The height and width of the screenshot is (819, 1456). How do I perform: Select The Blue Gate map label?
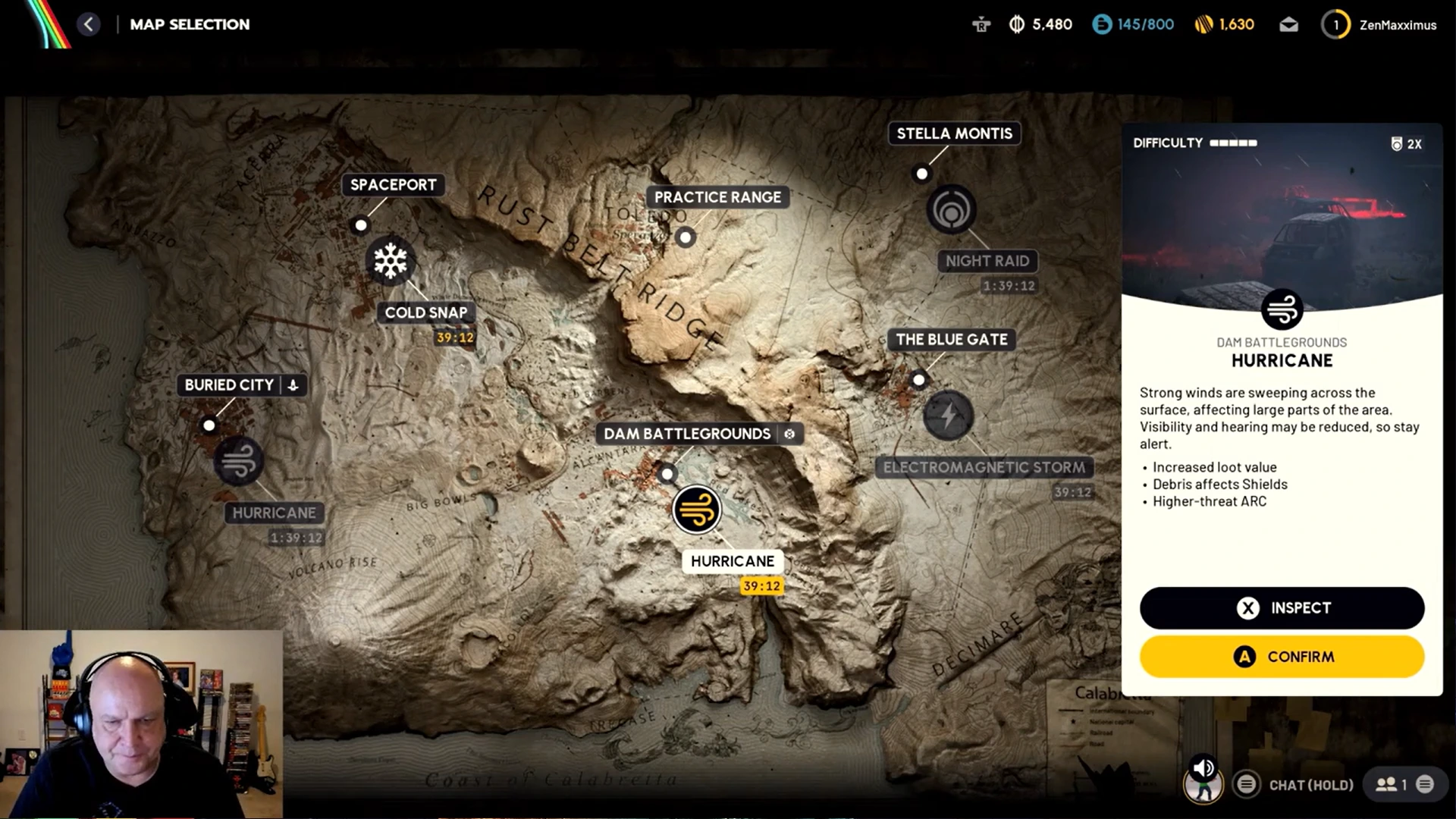pyautogui.click(x=952, y=340)
